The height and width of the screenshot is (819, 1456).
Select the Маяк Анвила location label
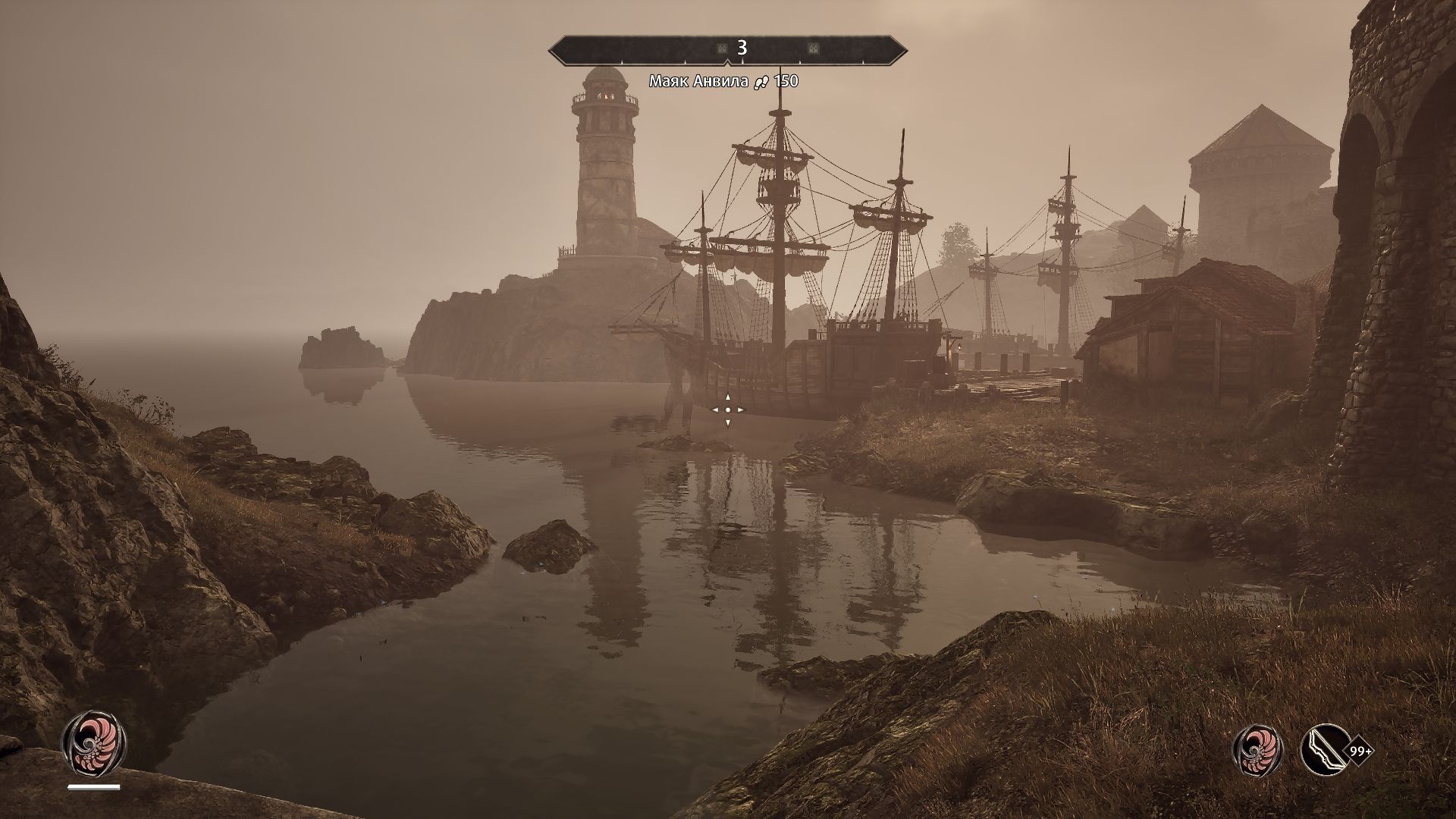(x=698, y=81)
